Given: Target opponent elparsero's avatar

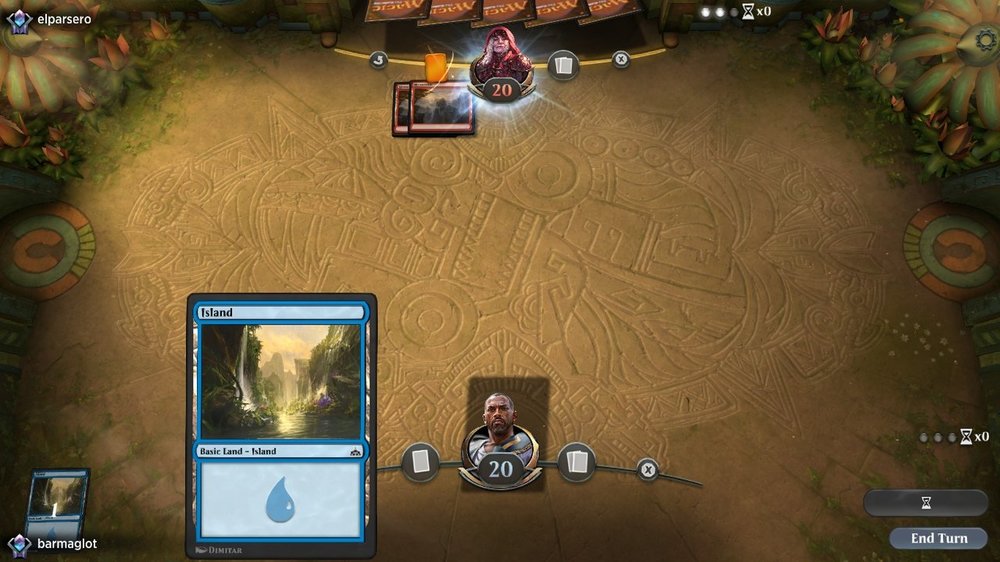Looking at the screenshot, I should click(x=501, y=62).
